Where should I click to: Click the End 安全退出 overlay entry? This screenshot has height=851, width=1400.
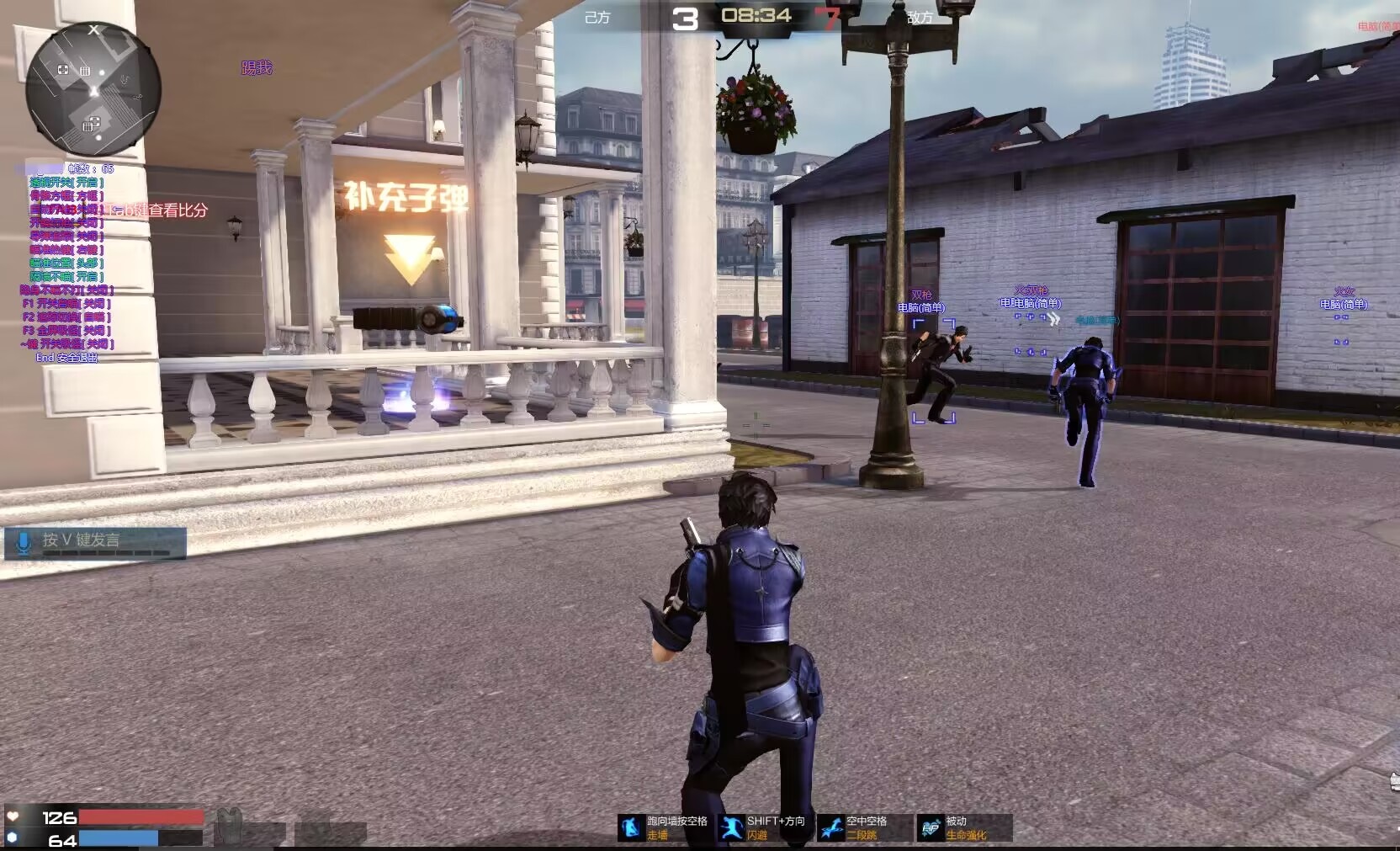point(66,358)
